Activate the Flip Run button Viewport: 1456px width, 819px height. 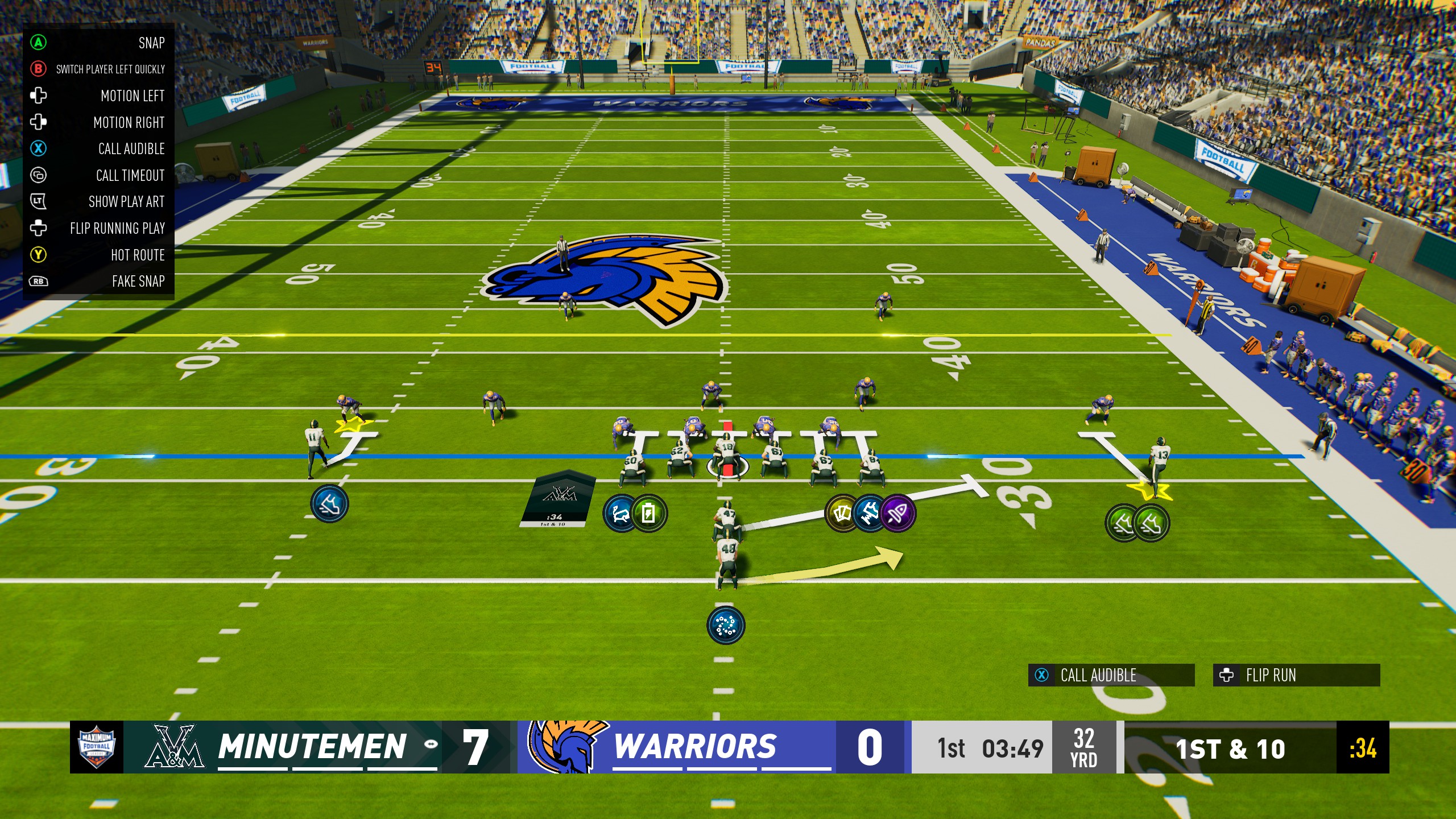click(x=1296, y=675)
